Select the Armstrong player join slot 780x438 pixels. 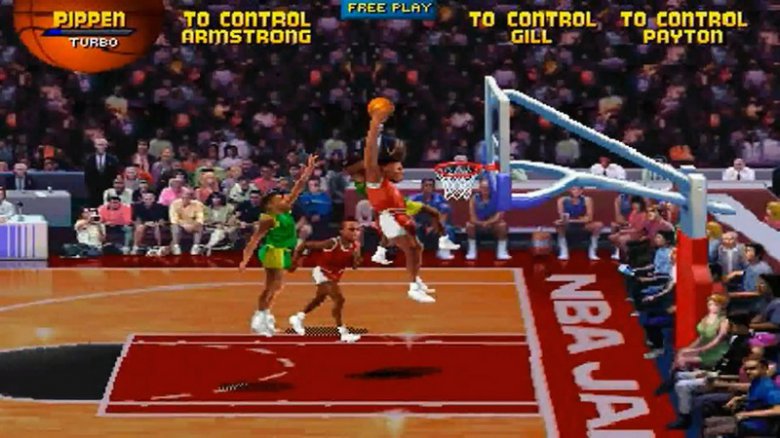click(x=245, y=28)
